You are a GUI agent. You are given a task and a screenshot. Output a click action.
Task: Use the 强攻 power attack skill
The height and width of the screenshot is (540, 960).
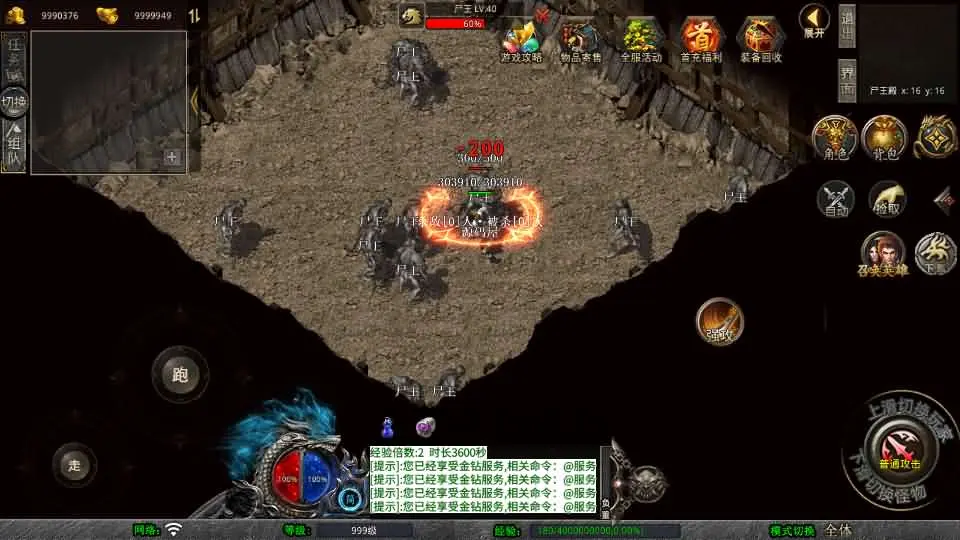click(x=720, y=321)
